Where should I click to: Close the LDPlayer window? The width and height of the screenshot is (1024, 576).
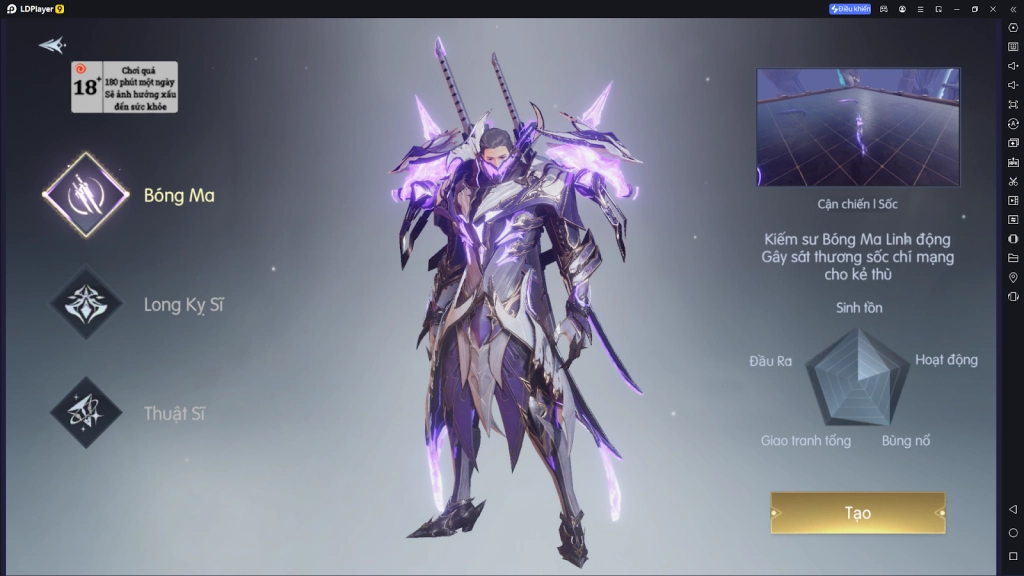pyautogui.click(x=993, y=9)
